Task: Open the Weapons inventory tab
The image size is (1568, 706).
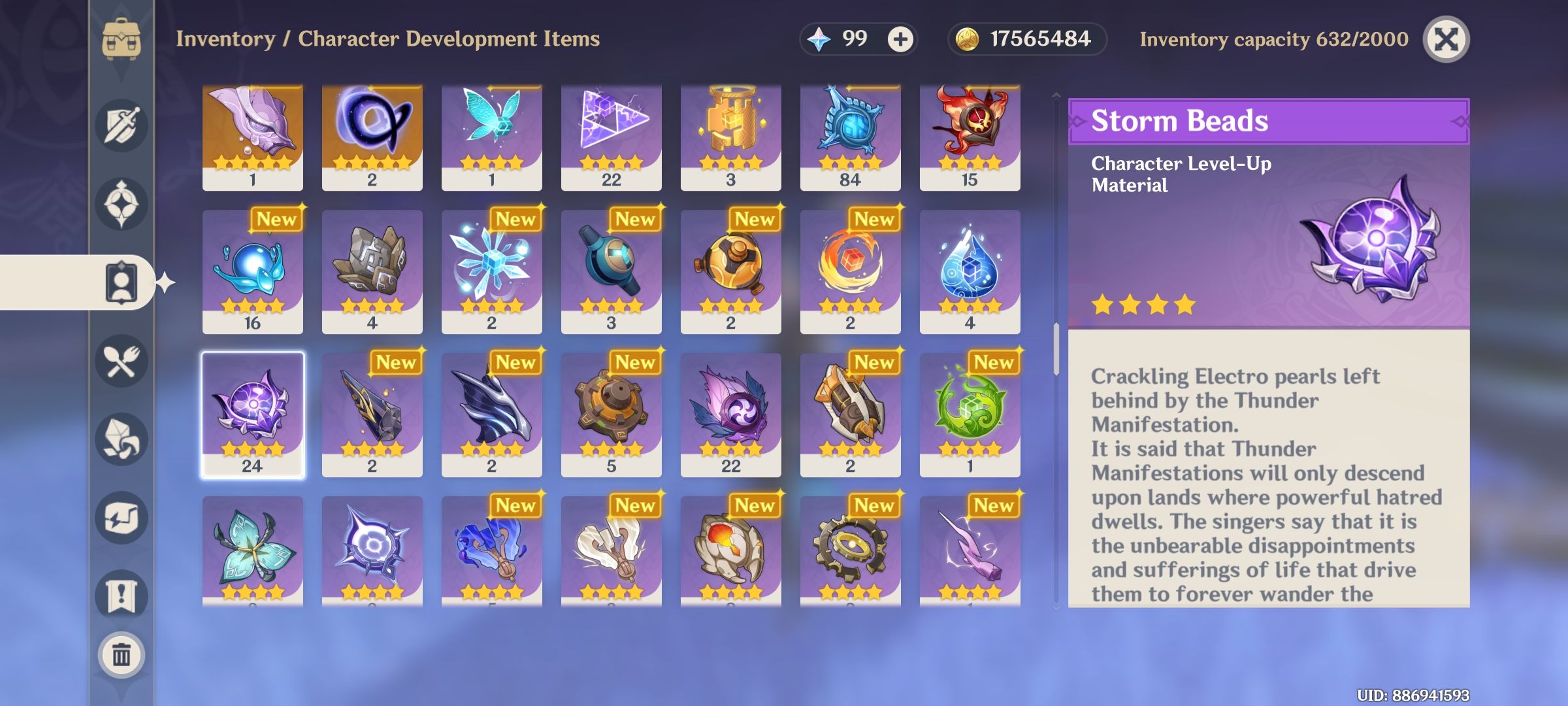Action: click(x=121, y=126)
